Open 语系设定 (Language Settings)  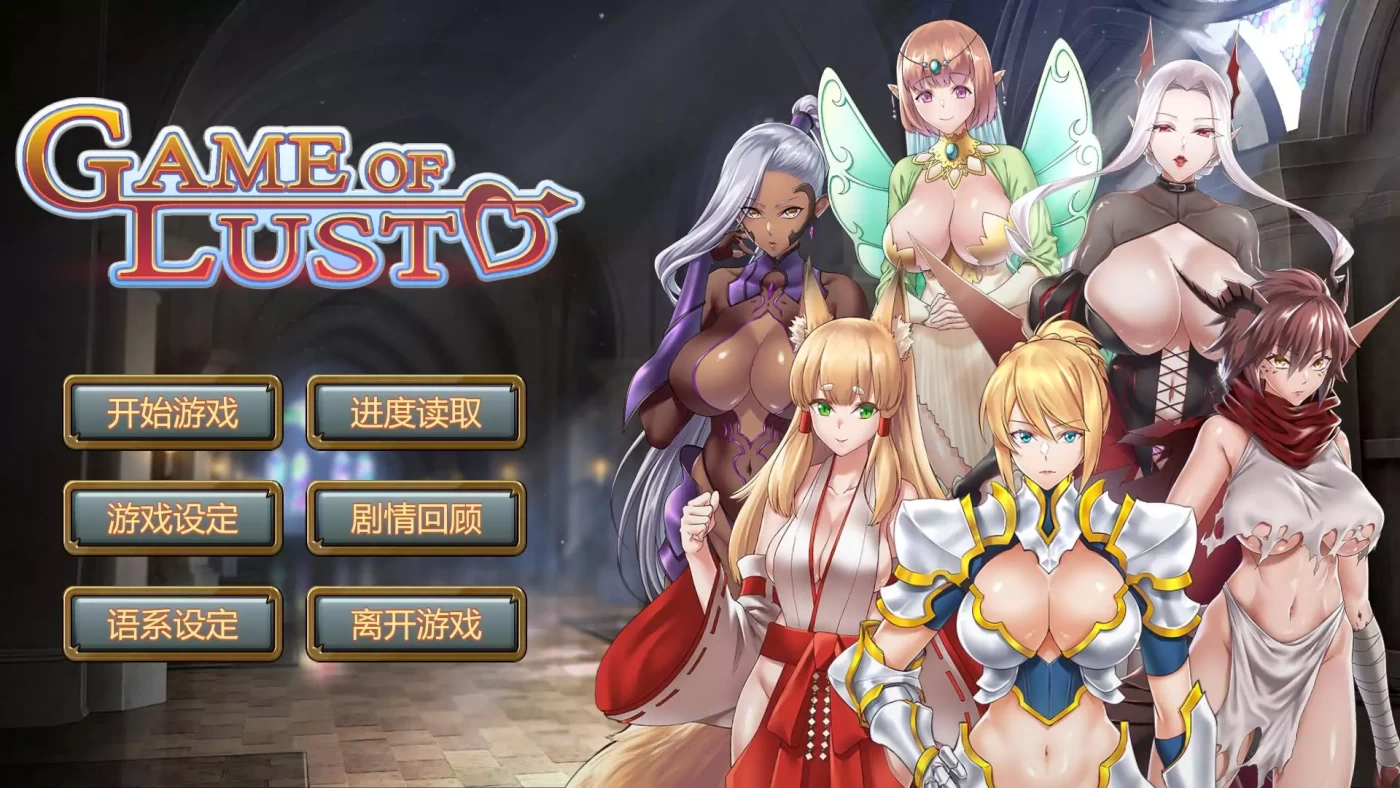172,624
